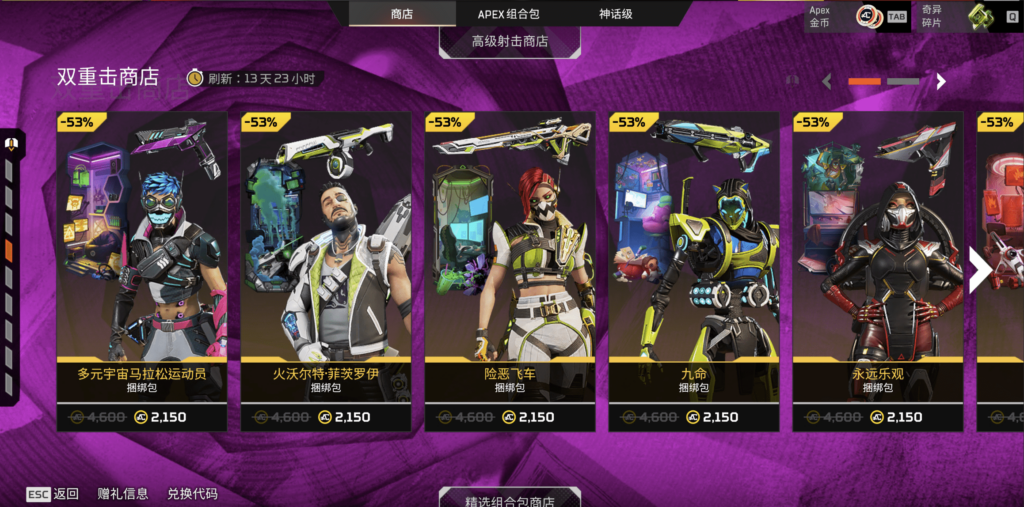Click the small right page arrow
The image size is (1024, 507).
[x=941, y=81]
